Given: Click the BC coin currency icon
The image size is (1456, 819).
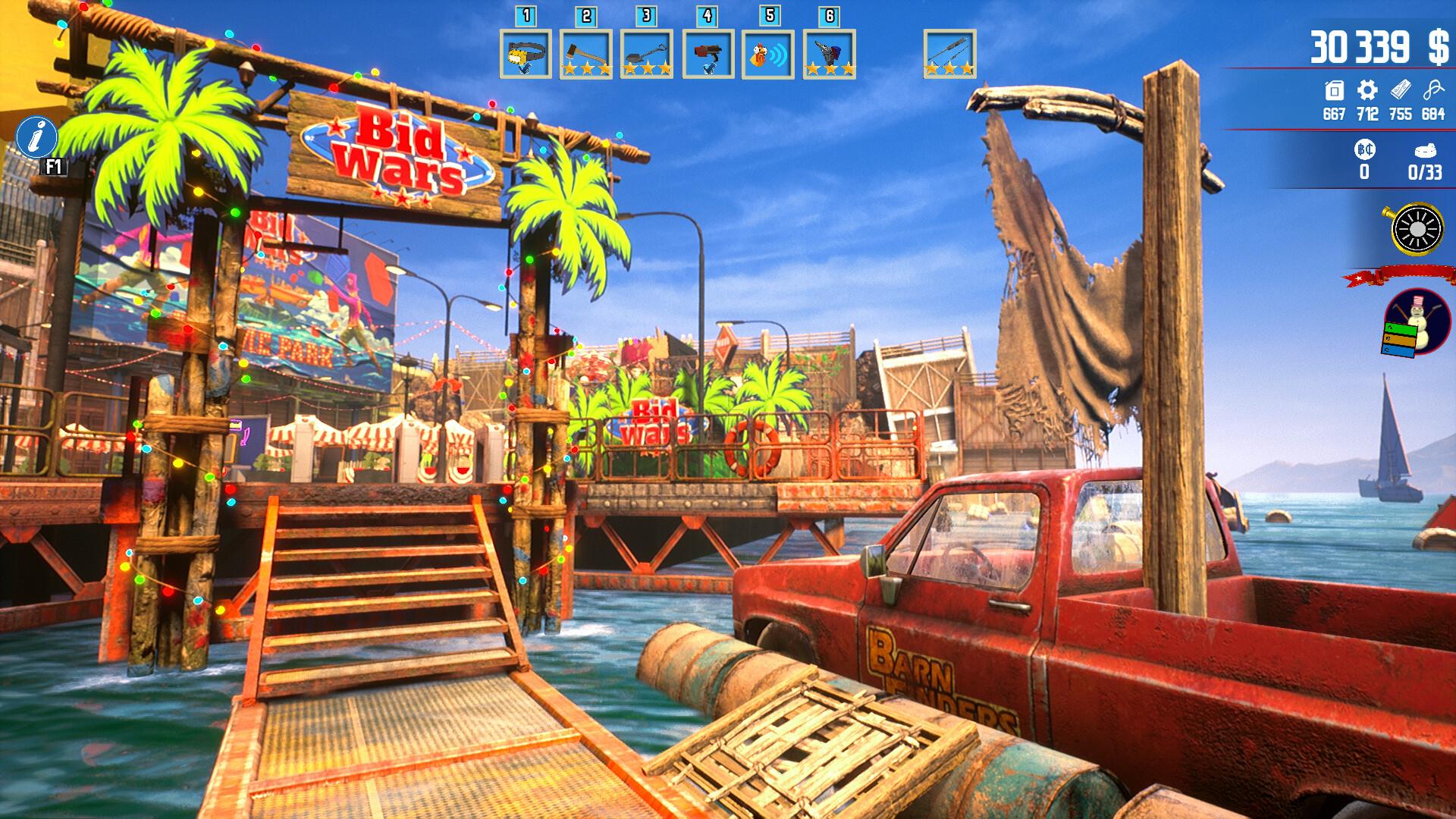Looking at the screenshot, I should point(1365,149).
